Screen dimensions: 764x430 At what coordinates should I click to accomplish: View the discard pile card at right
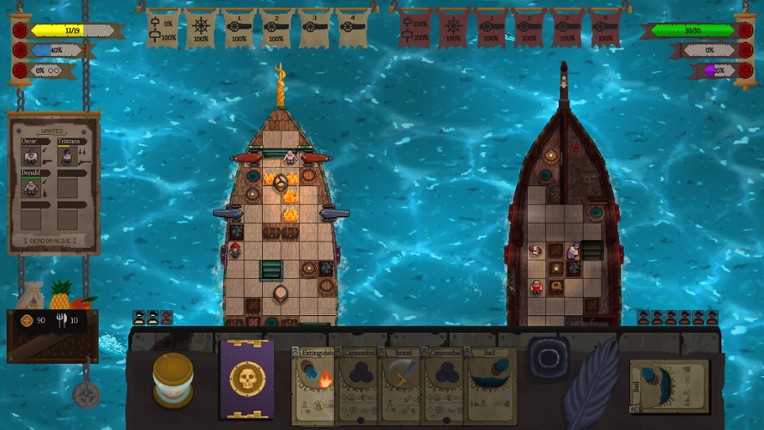tap(669, 385)
